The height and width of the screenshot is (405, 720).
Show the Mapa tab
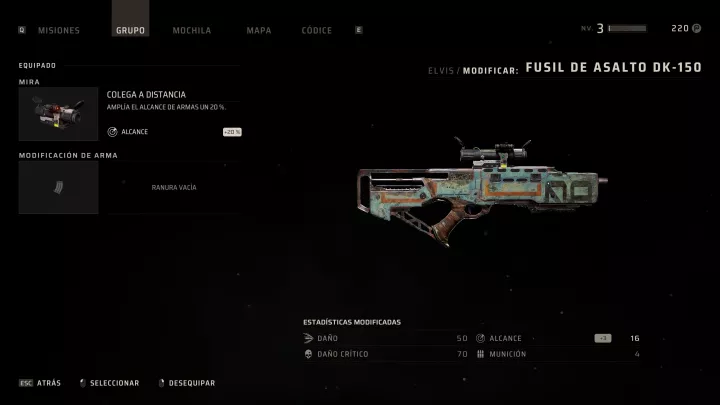[x=258, y=30]
